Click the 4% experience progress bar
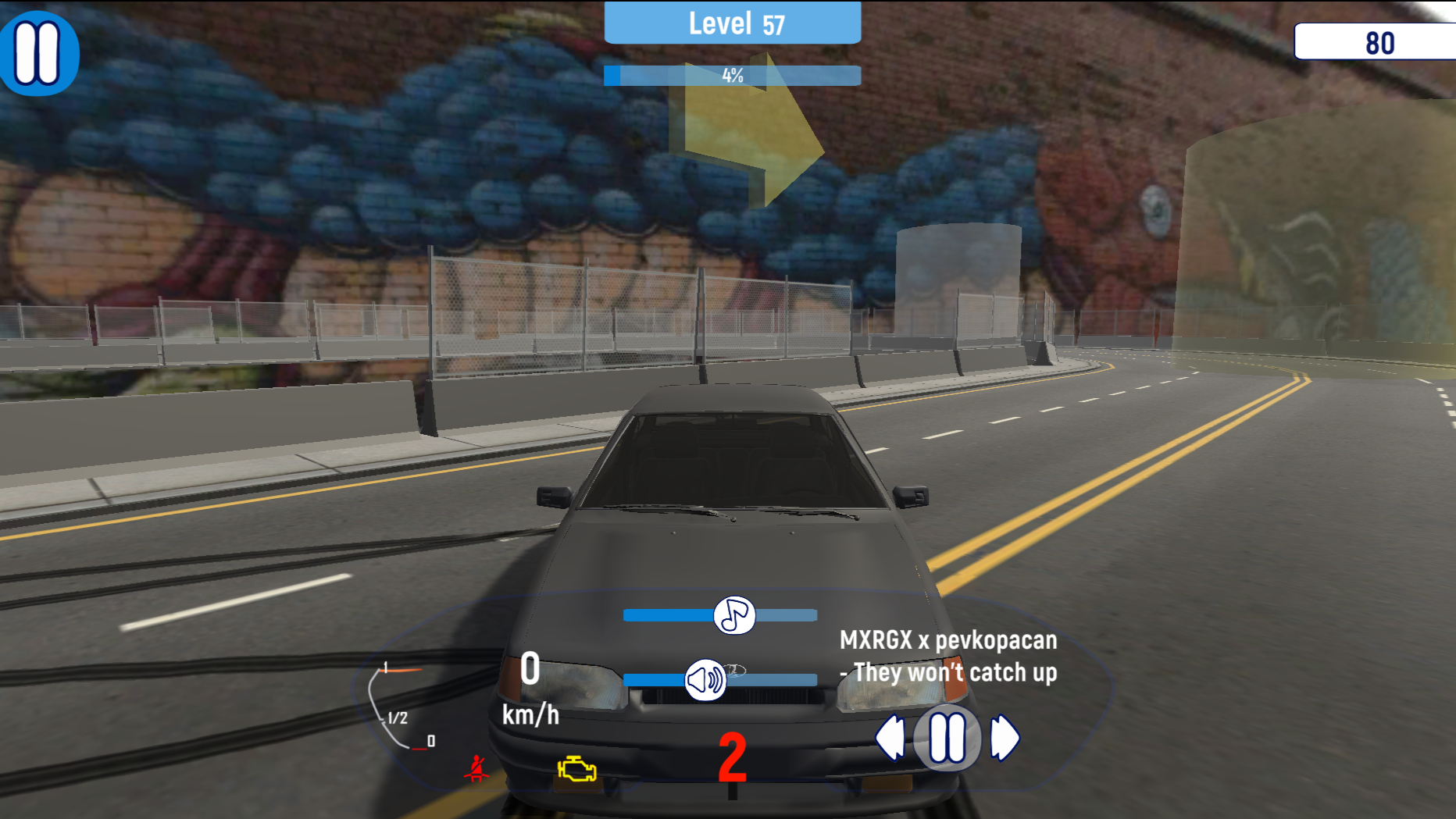This screenshot has width=1456, height=819. (732, 76)
